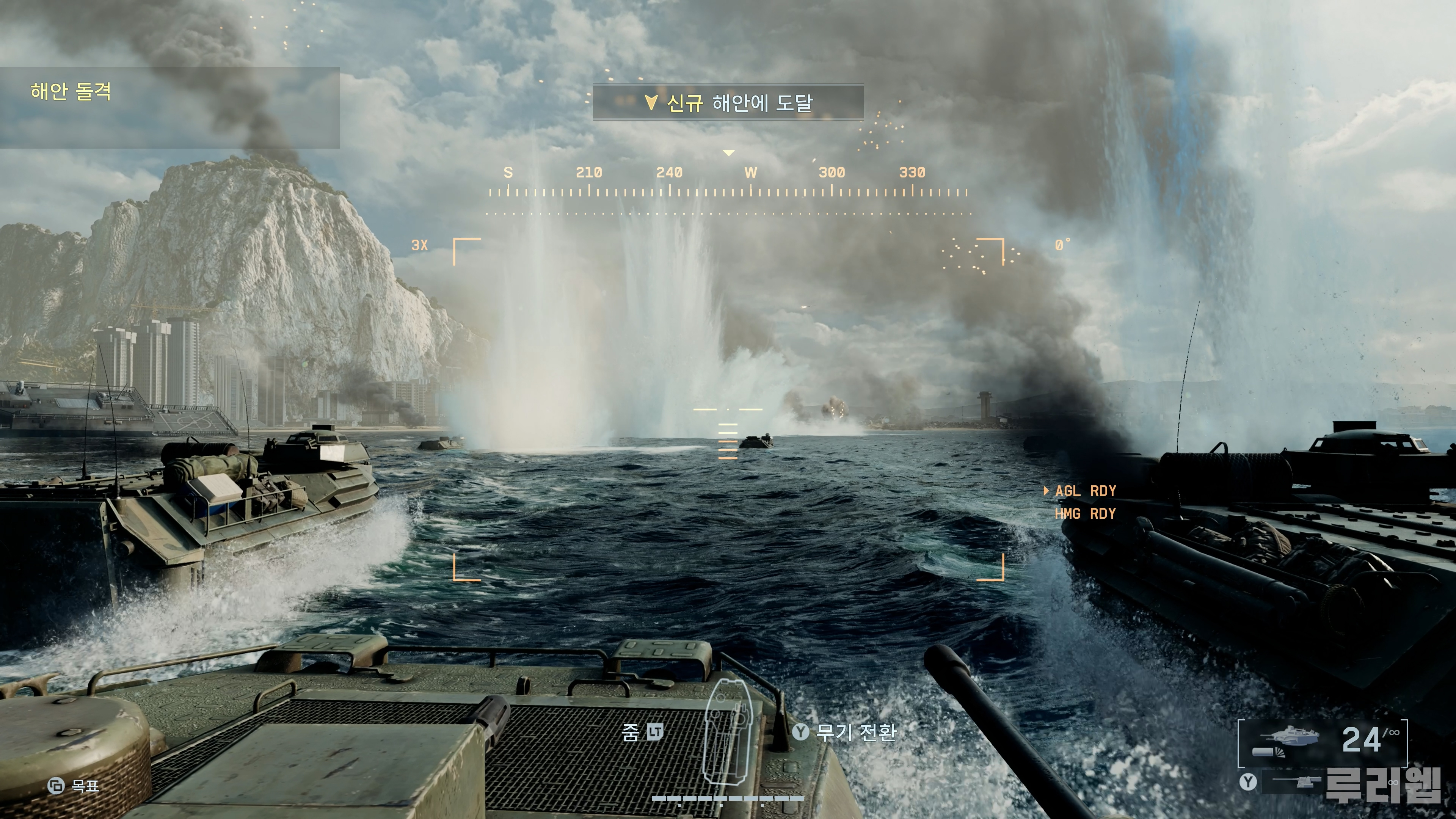Choose the HMG RDY weapon entry
The width and height of the screenshot is (1456, 819).
point(1085,514)
